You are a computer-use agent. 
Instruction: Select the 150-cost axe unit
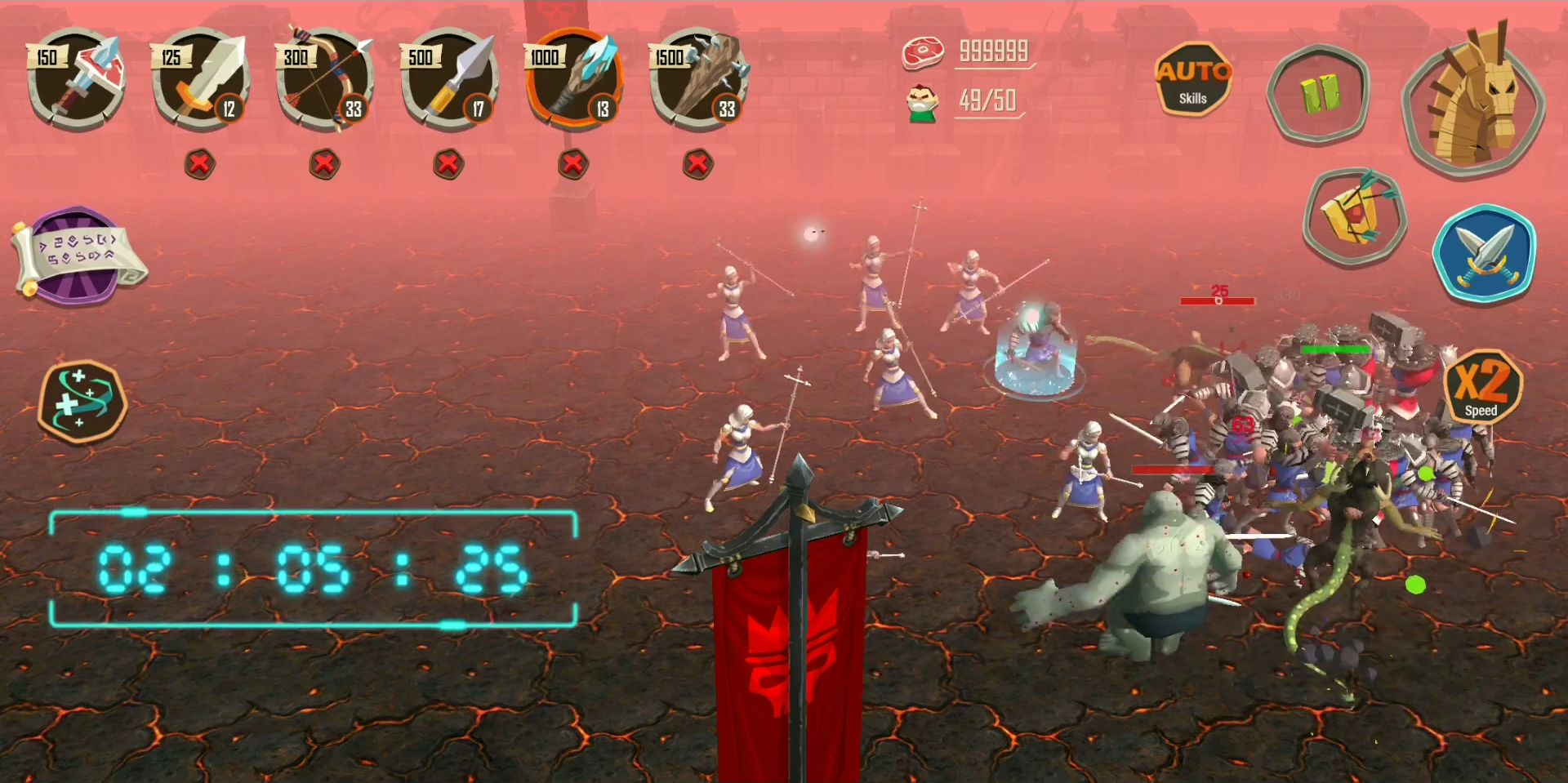76,79
